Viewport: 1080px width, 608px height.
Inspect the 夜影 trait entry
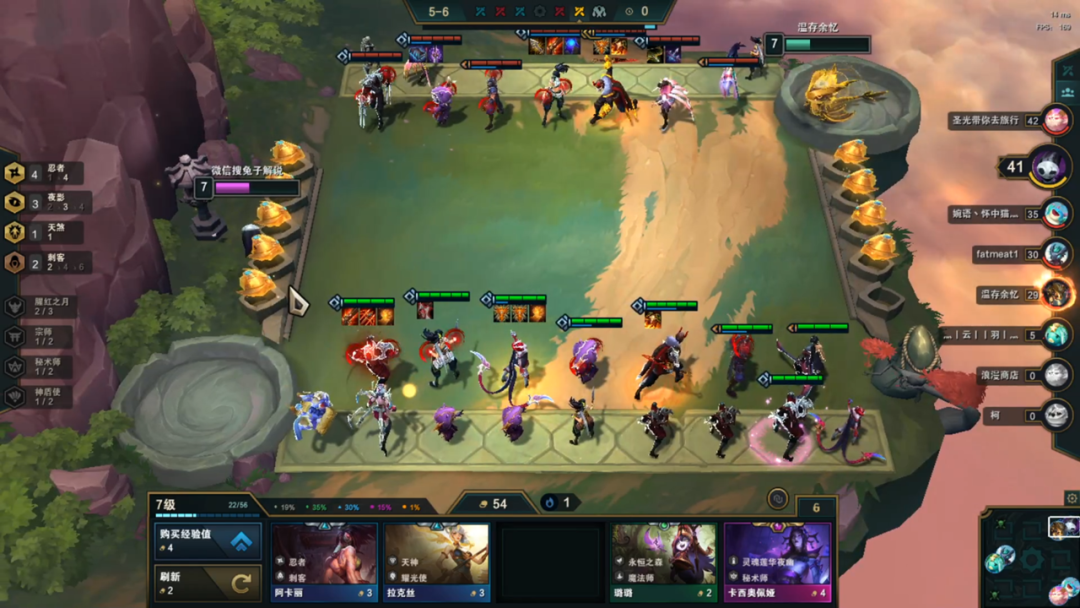[45, 203]
